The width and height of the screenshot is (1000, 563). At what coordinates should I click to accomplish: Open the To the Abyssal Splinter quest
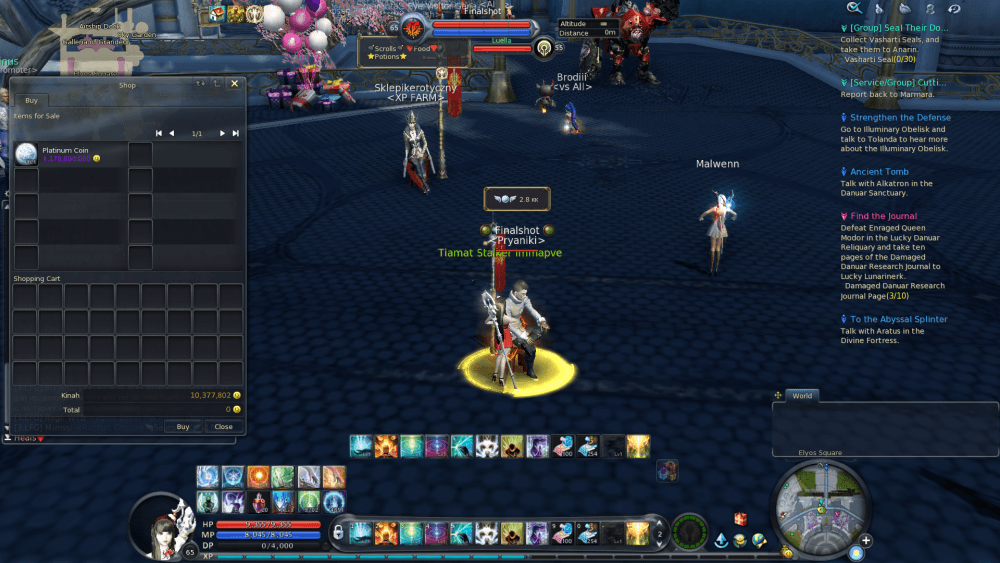pyautogui.click(x=898, y=319)
